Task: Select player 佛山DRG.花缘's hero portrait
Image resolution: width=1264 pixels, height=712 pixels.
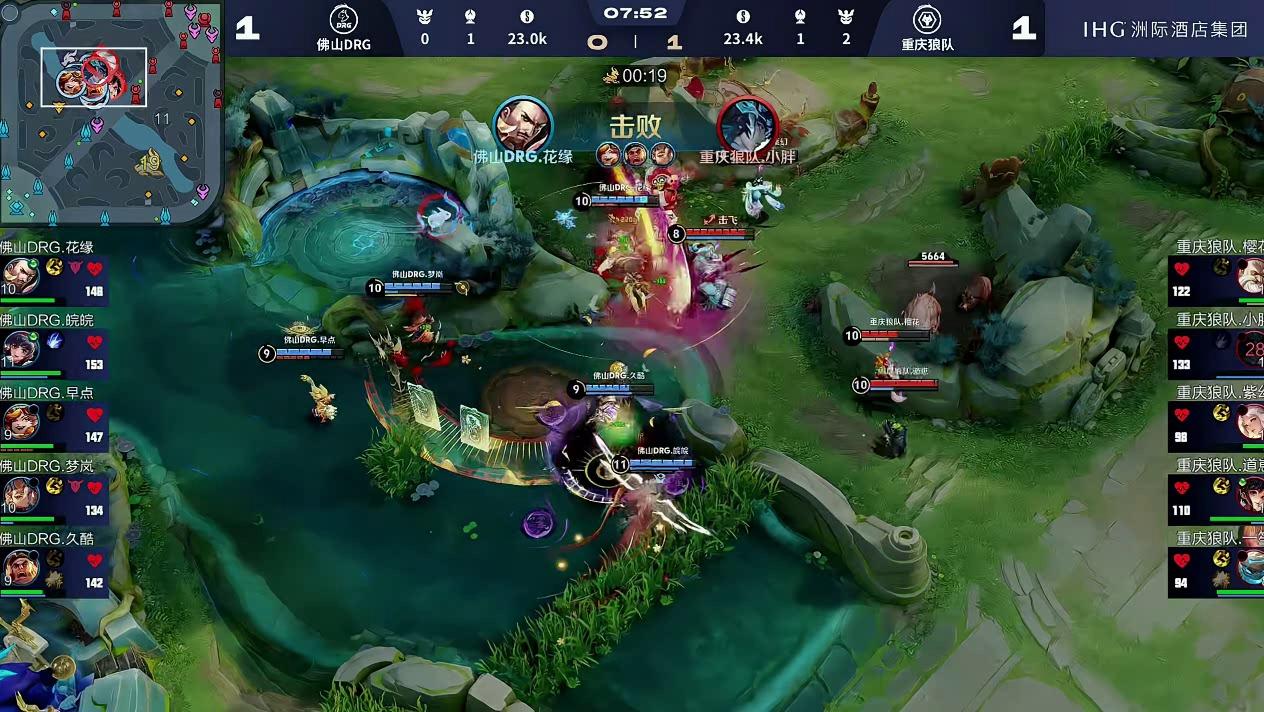Action: [x=20, y=277]
